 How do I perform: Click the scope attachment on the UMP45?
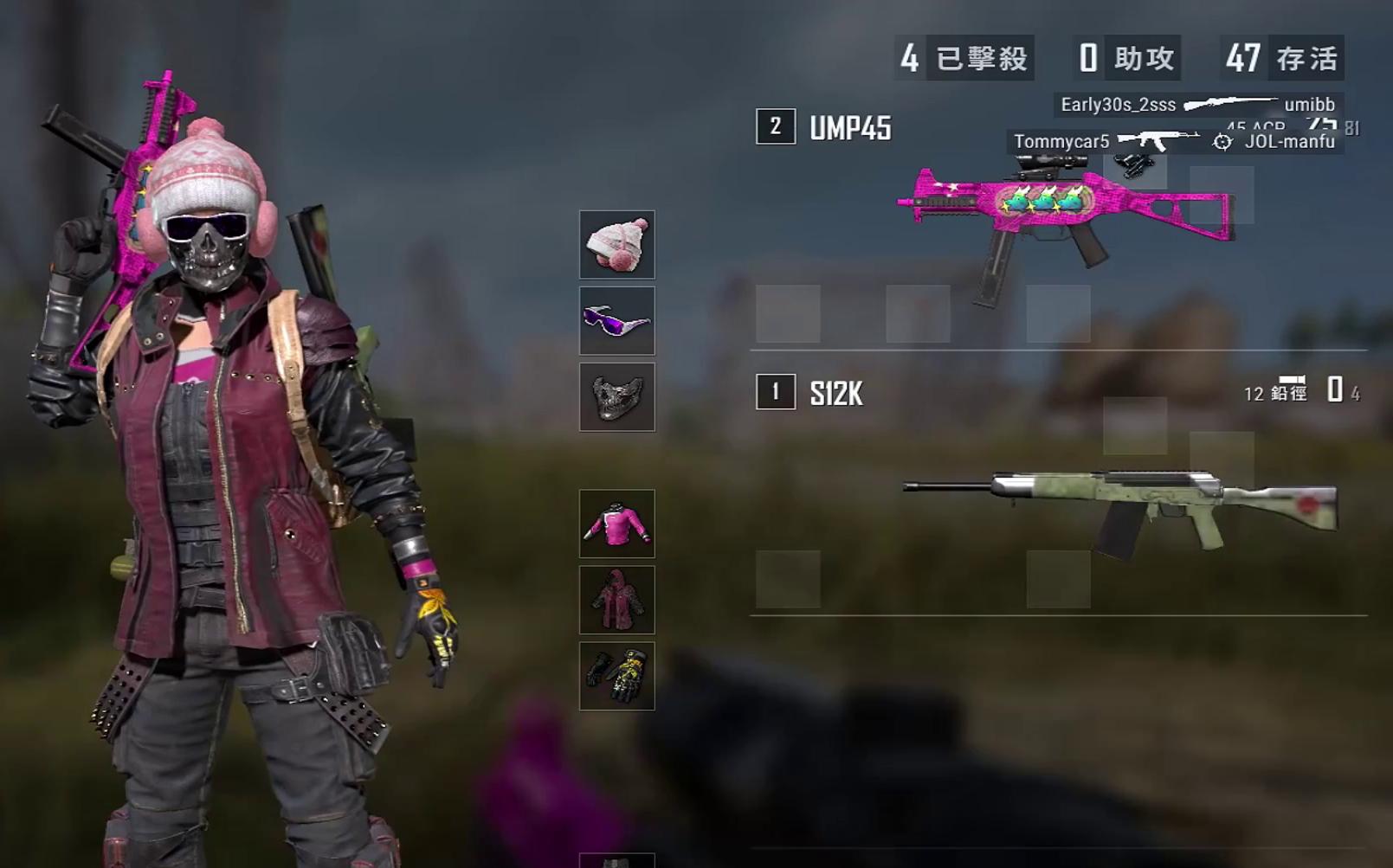point(1048,163)
